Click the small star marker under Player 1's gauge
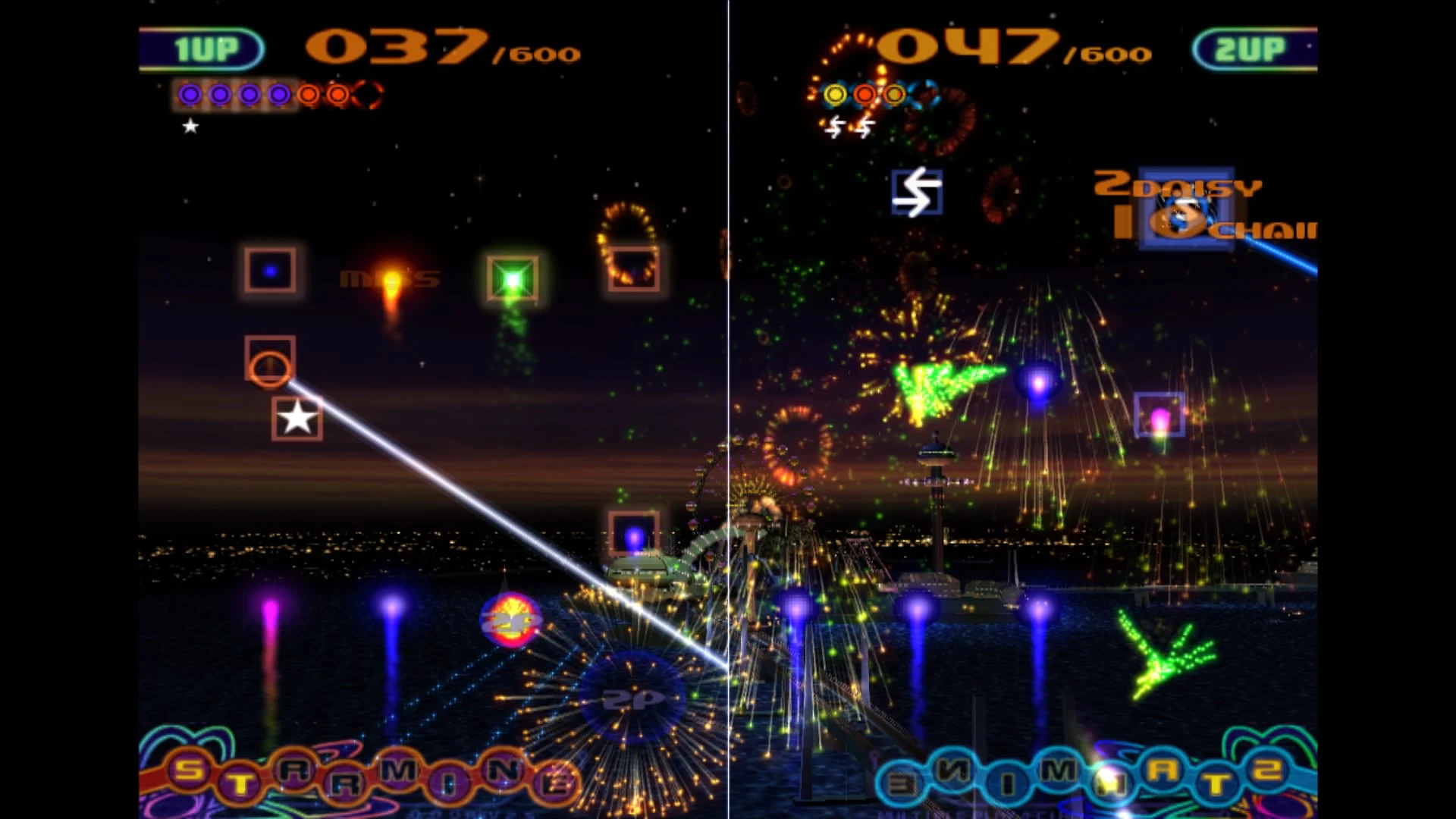 coord(190,127)
